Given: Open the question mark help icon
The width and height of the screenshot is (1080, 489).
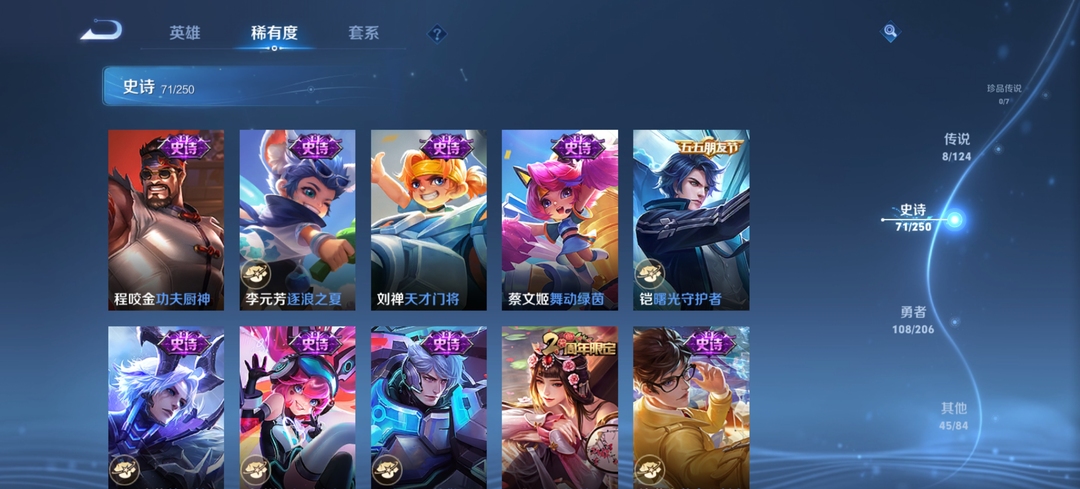Looking at the screenshot, I should point(437,34).
